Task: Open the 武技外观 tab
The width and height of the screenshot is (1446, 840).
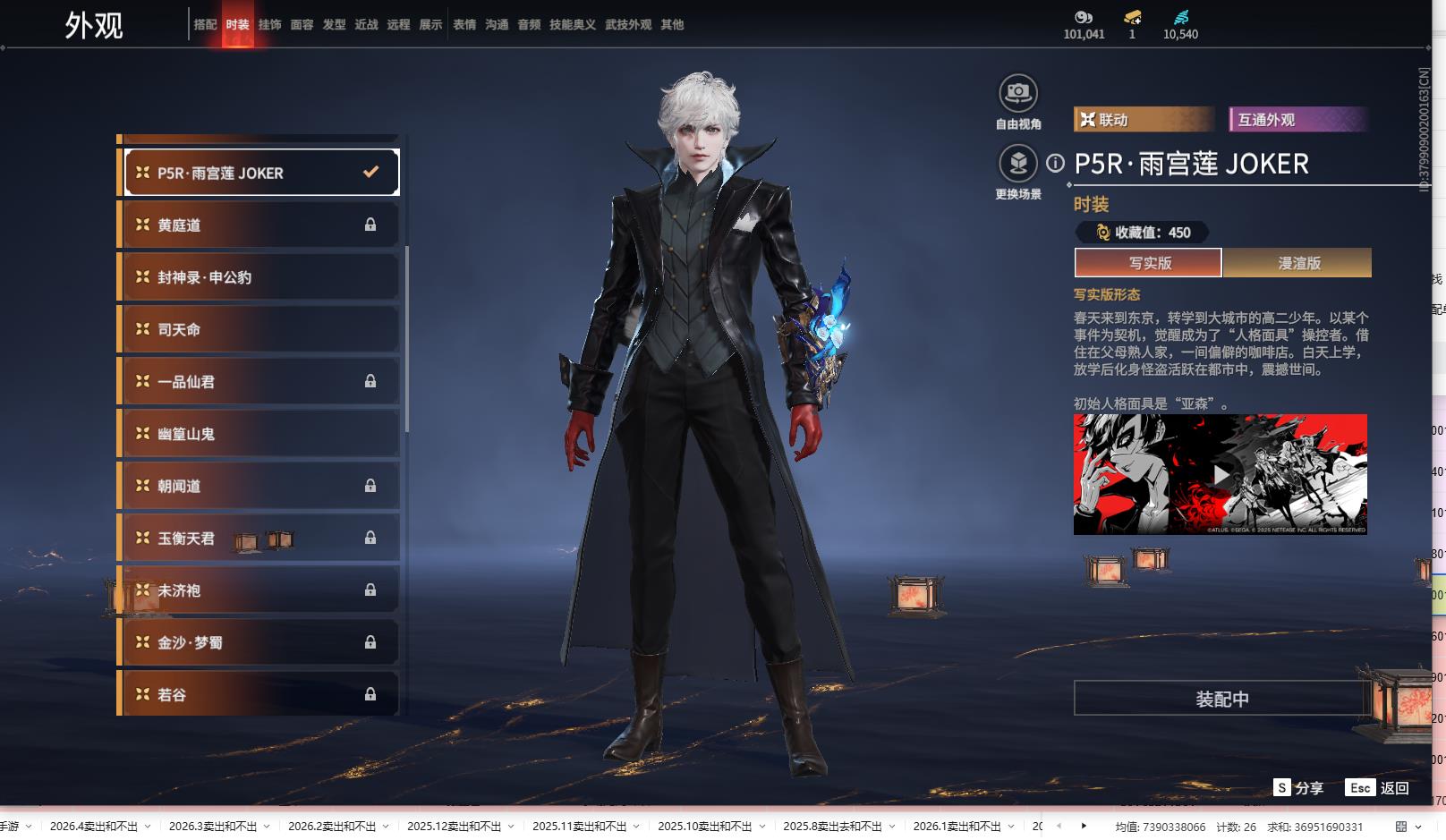Action: (627, 25)
